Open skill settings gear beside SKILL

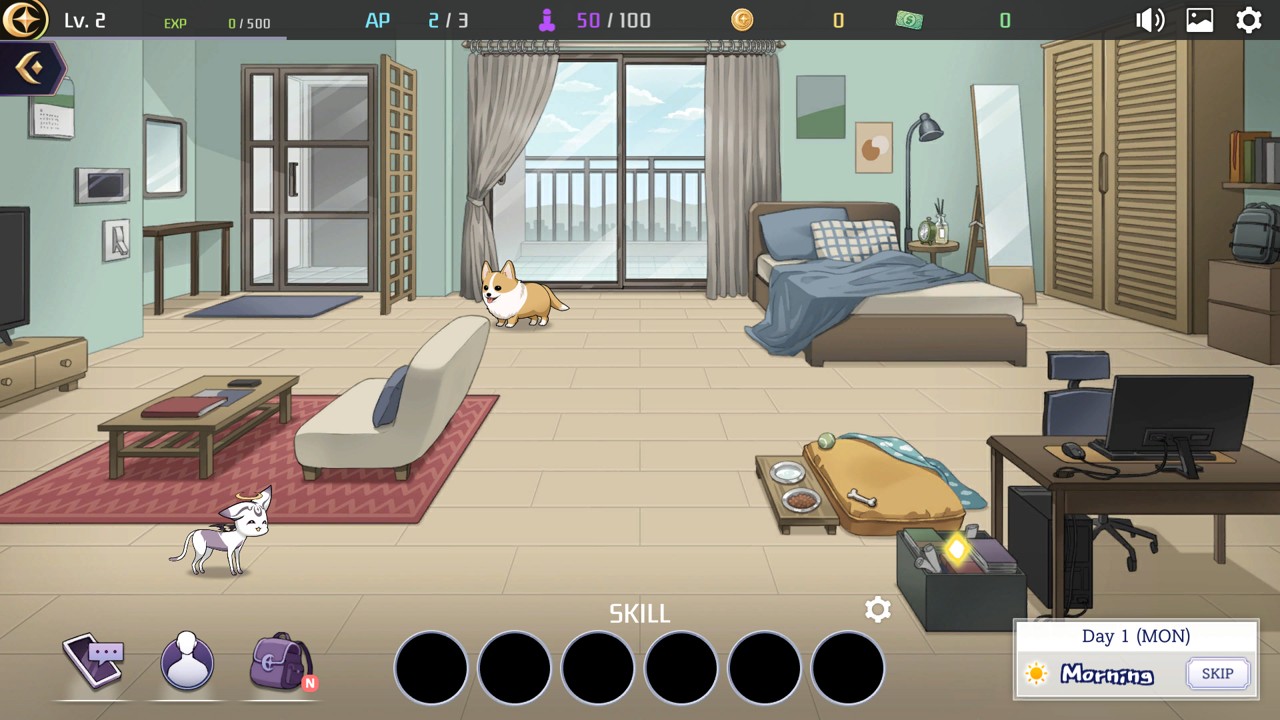tap(877, 610)
